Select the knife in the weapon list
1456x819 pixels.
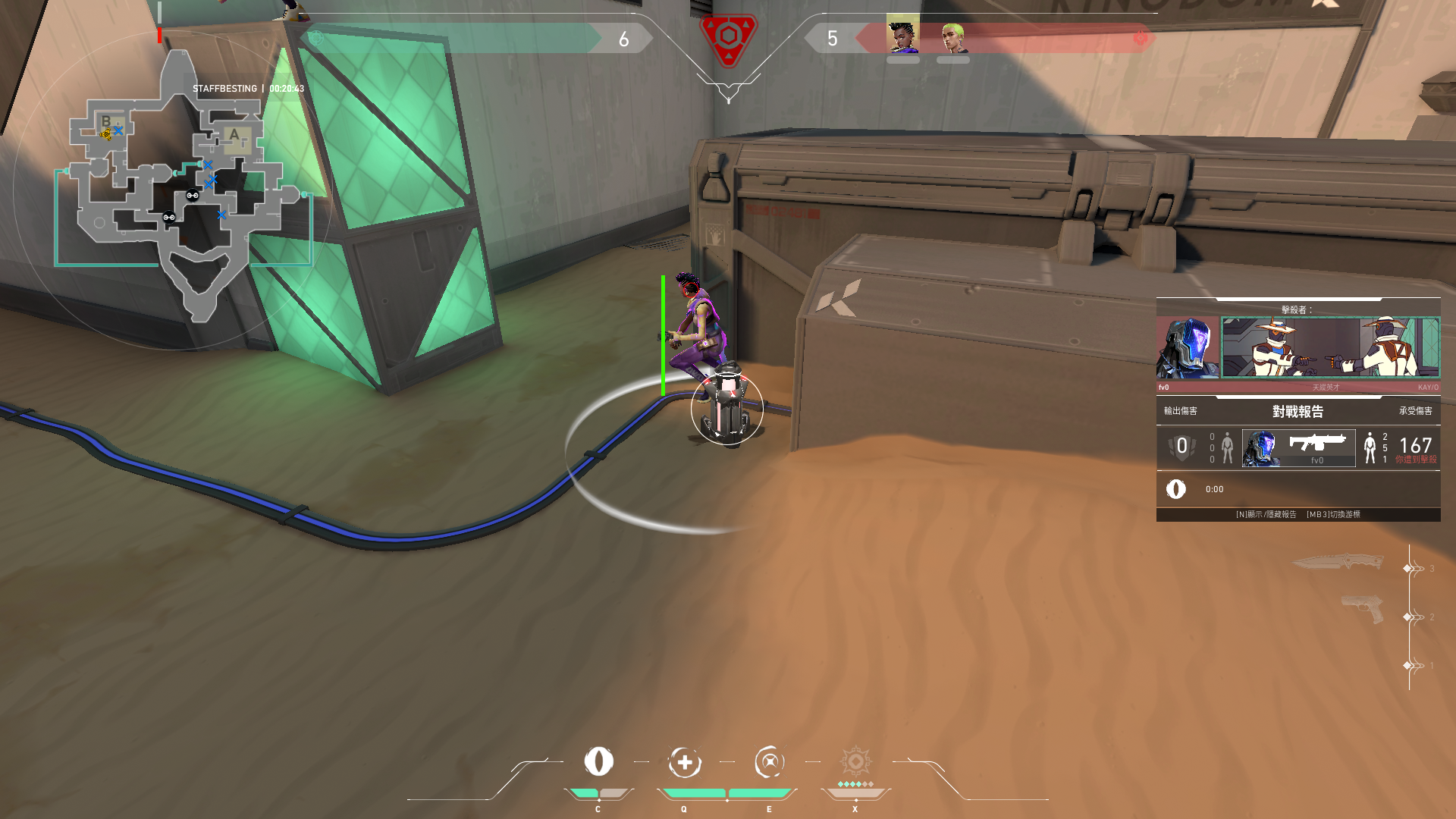[1338, 563]
